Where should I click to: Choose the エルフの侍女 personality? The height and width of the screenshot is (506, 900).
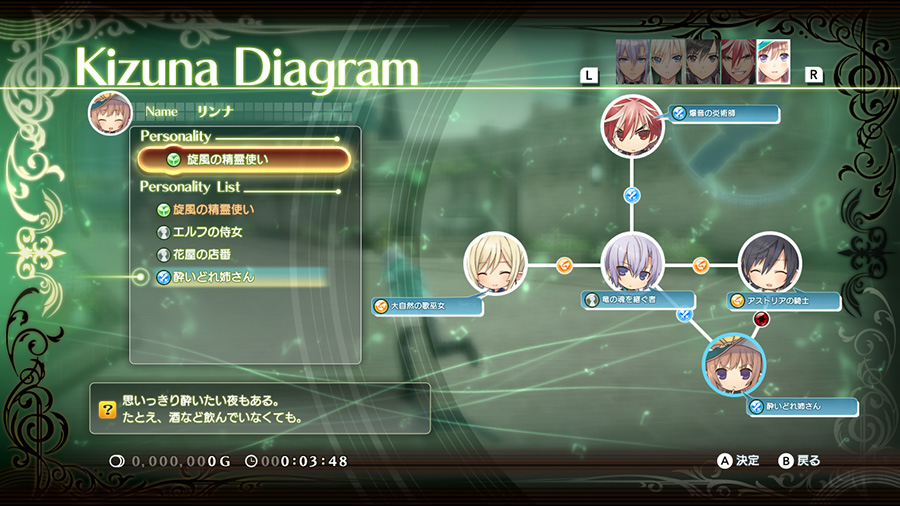(208, 232)
